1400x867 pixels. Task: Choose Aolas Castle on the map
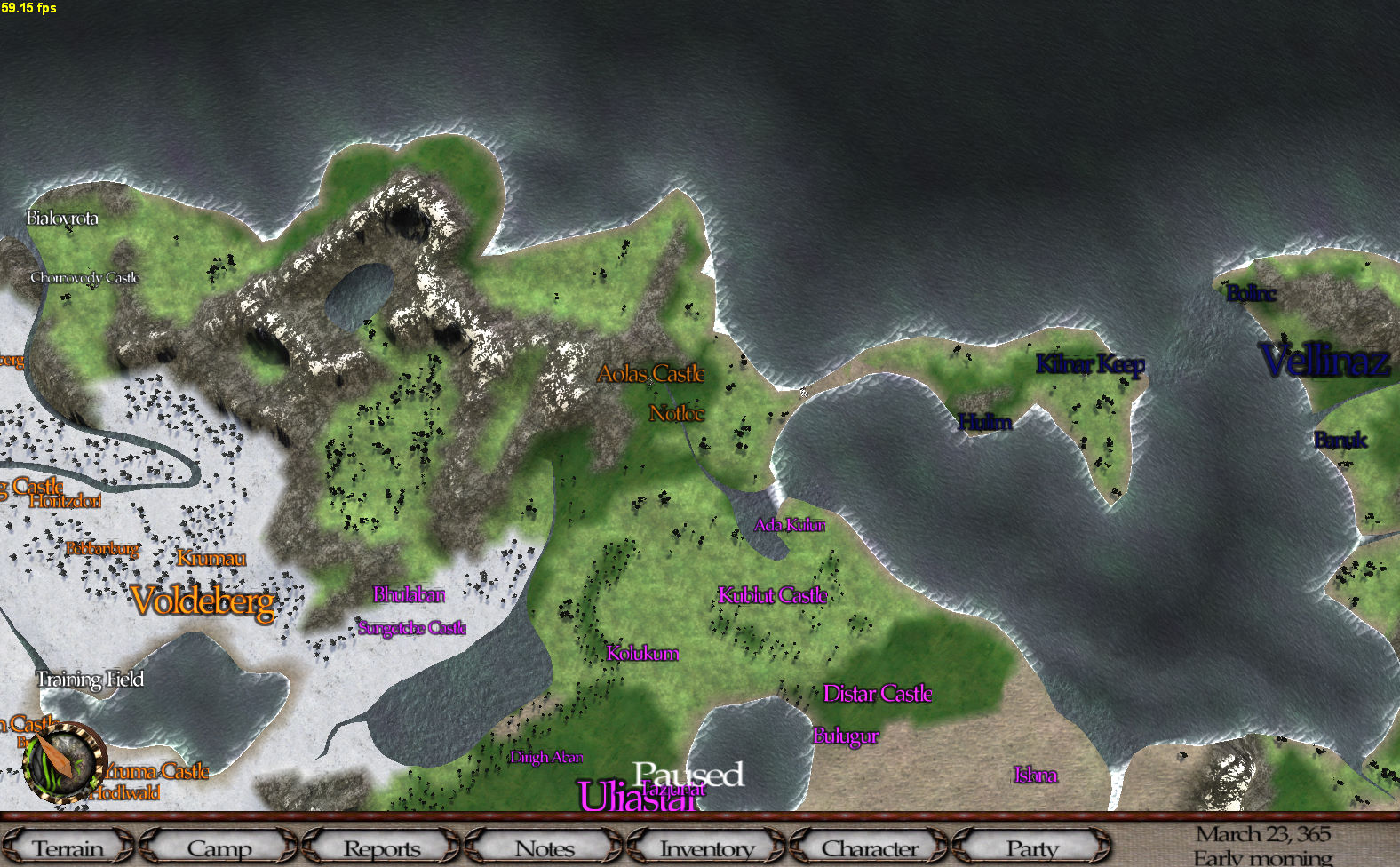651,374
